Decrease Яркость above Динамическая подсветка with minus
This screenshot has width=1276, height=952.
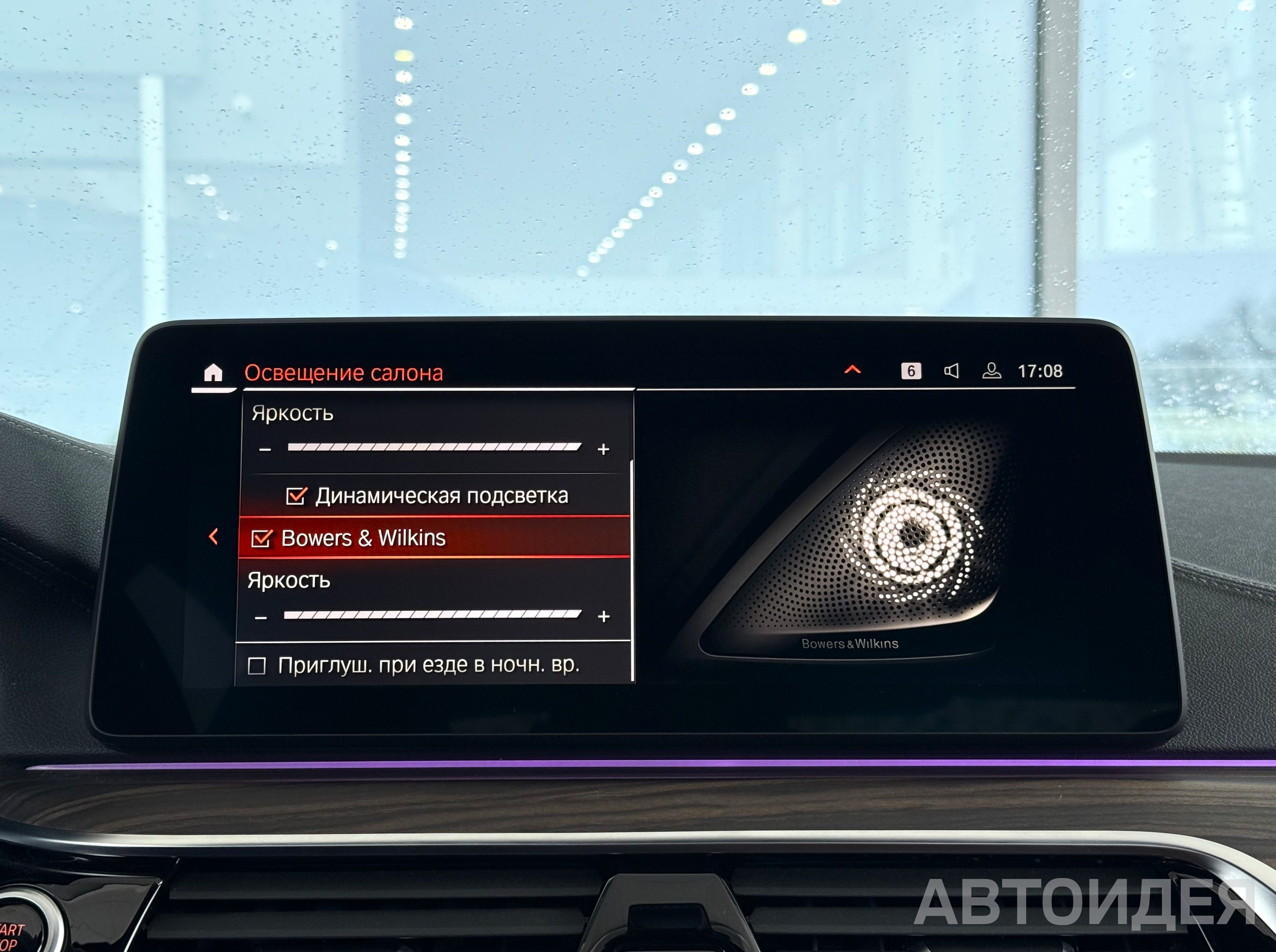(265, 450)
